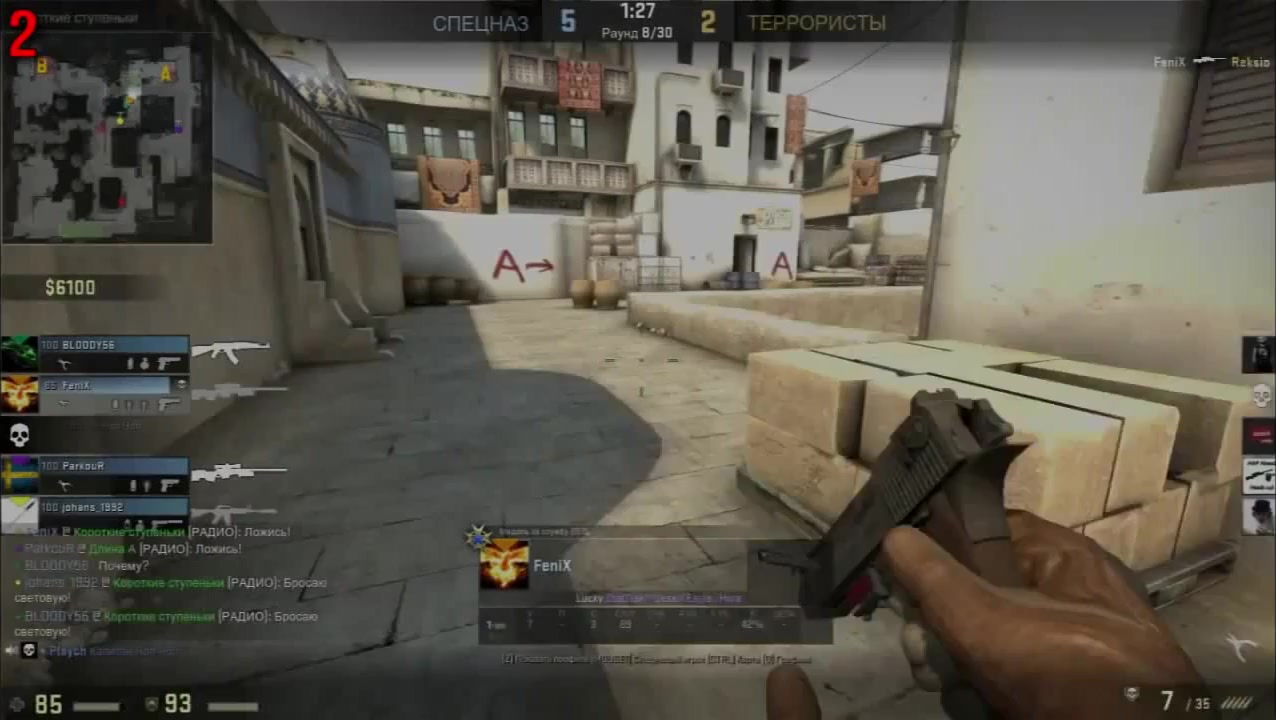Click the red enemy player tile

[x=1258, y=435]
